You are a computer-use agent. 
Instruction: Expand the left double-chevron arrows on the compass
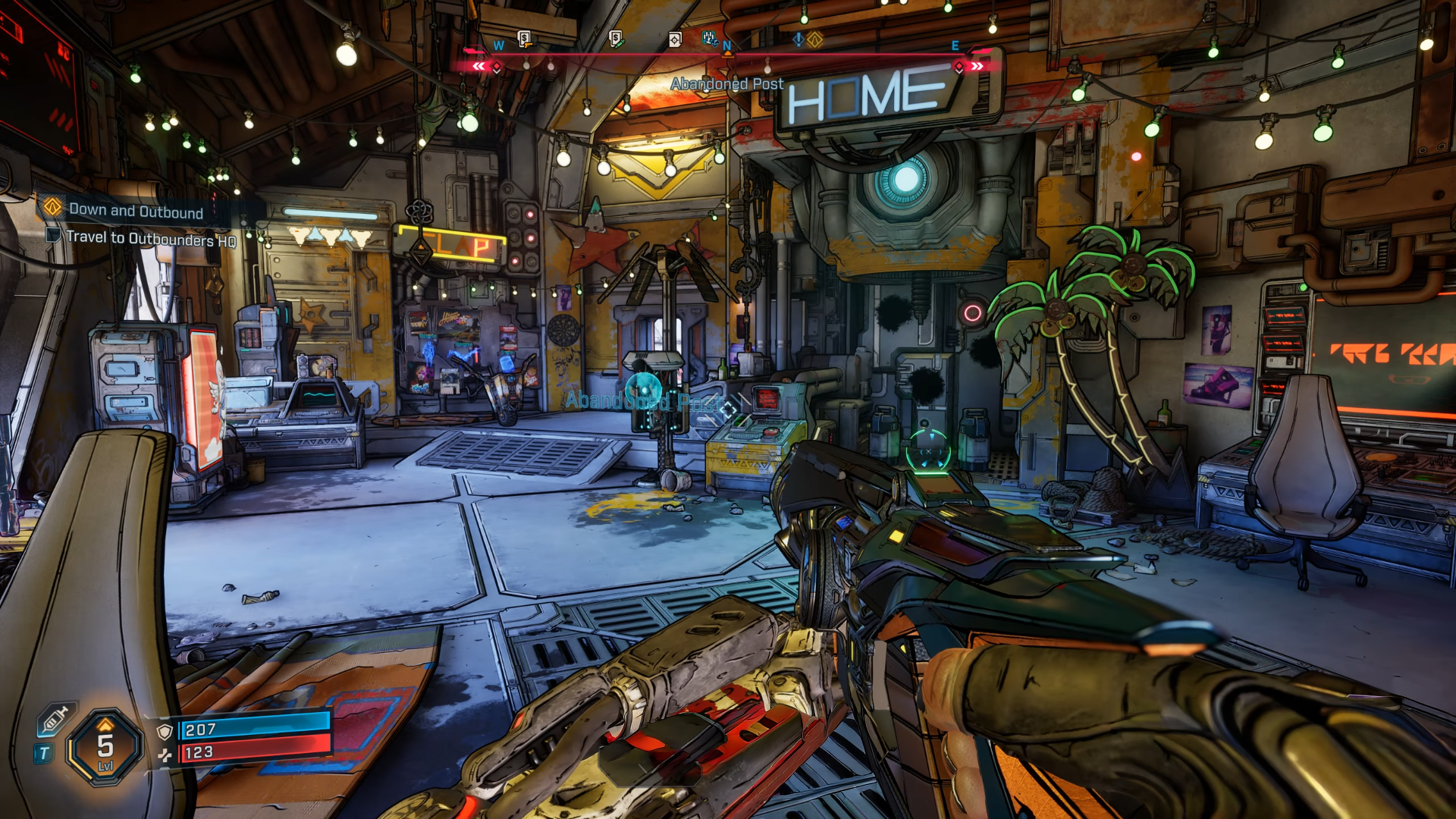479,66
